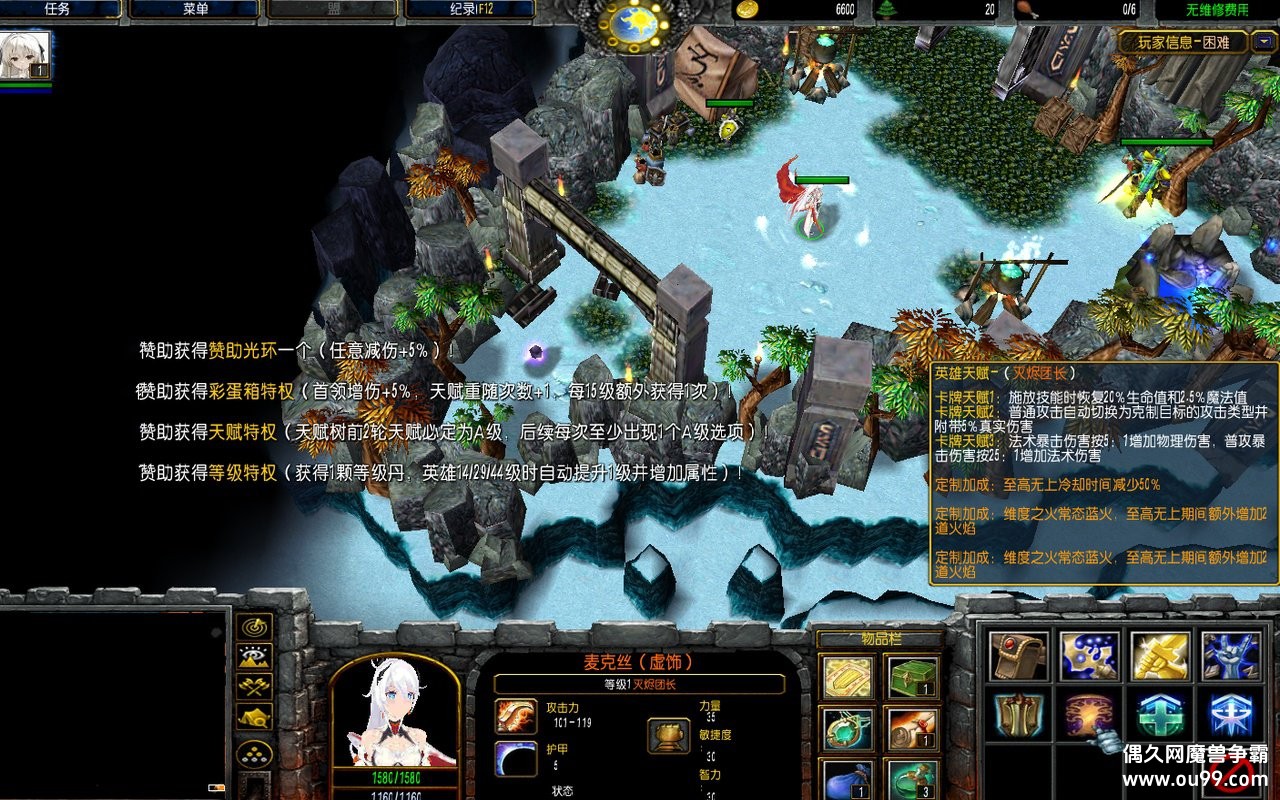This screenshot has height=800, width=1280.
Task: Activate the blue rock-hand gesture ability
Action: pyautogui.click(x=1230, y=656)
